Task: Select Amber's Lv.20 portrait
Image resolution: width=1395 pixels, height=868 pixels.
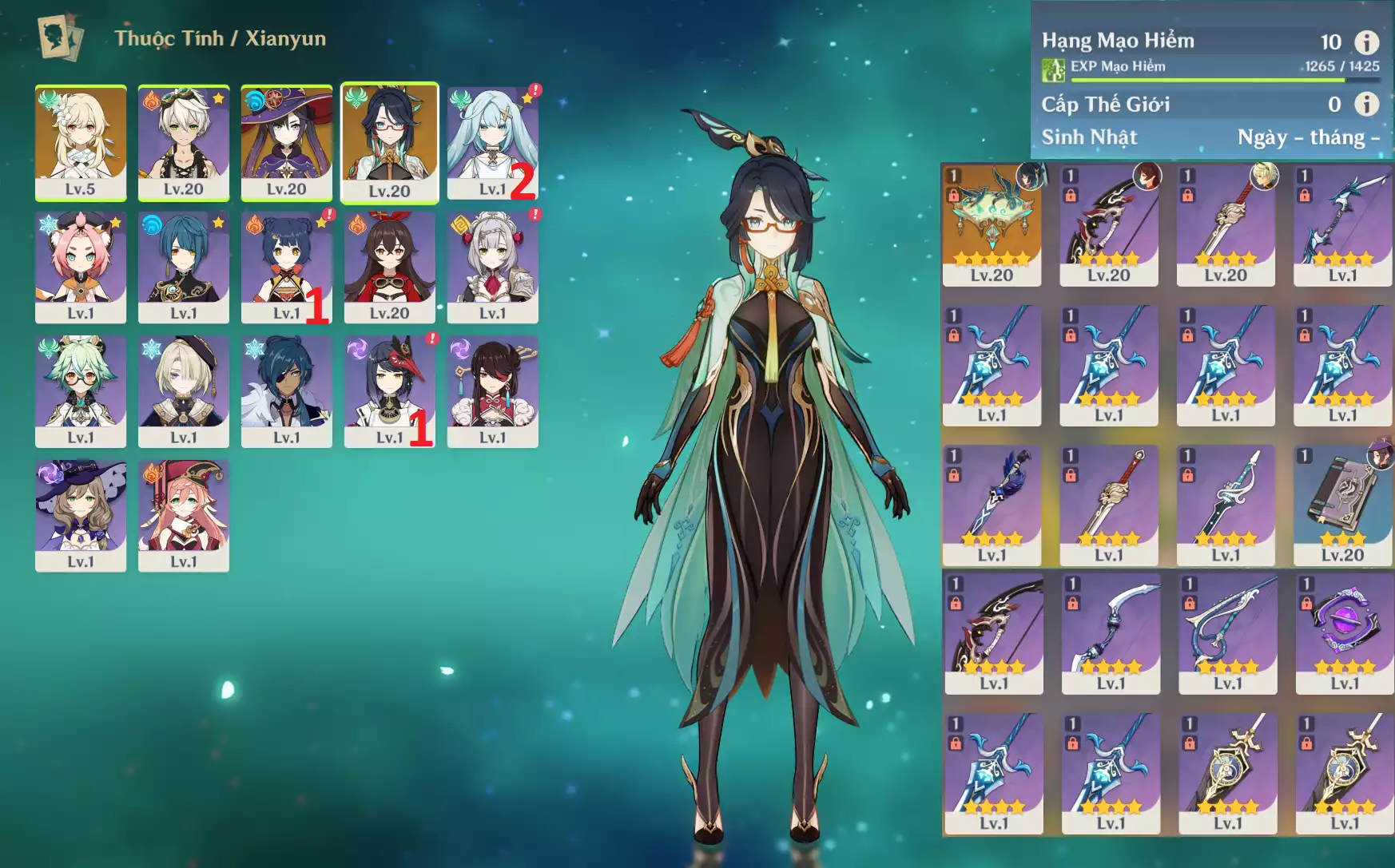Action: [x=390, y=266]
